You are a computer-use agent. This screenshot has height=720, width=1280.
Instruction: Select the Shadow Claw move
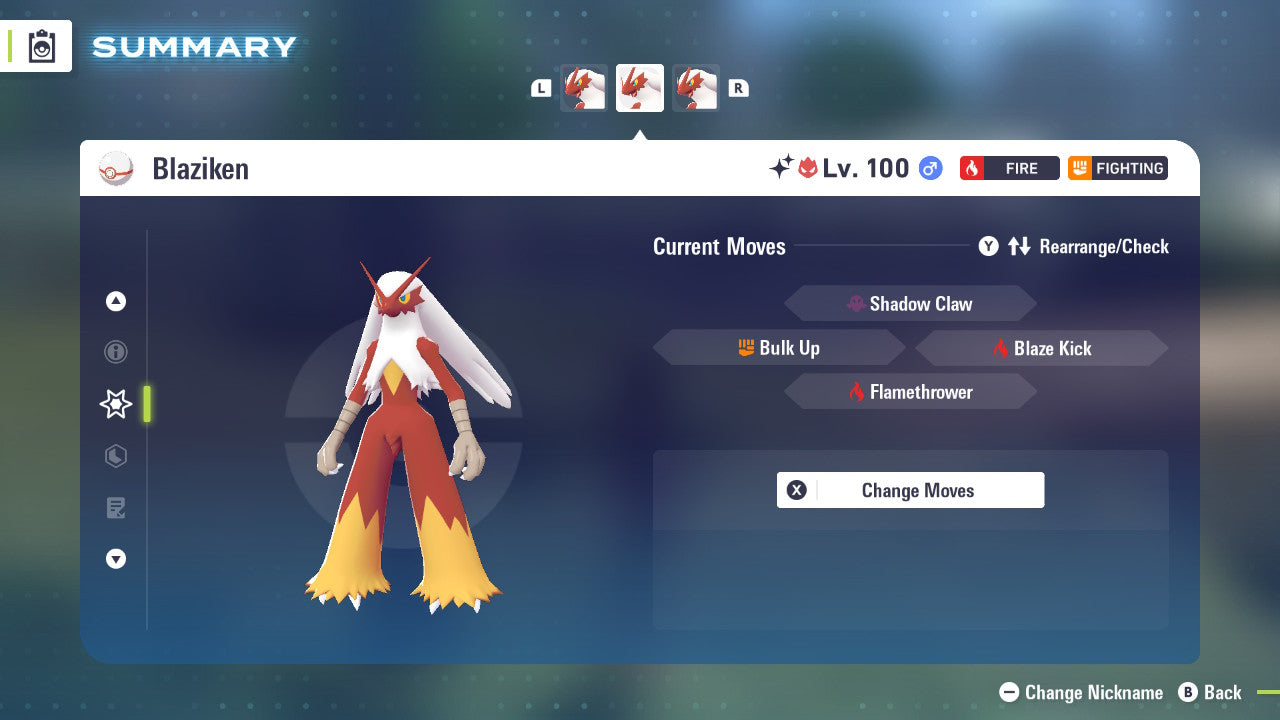click(910, 303)
